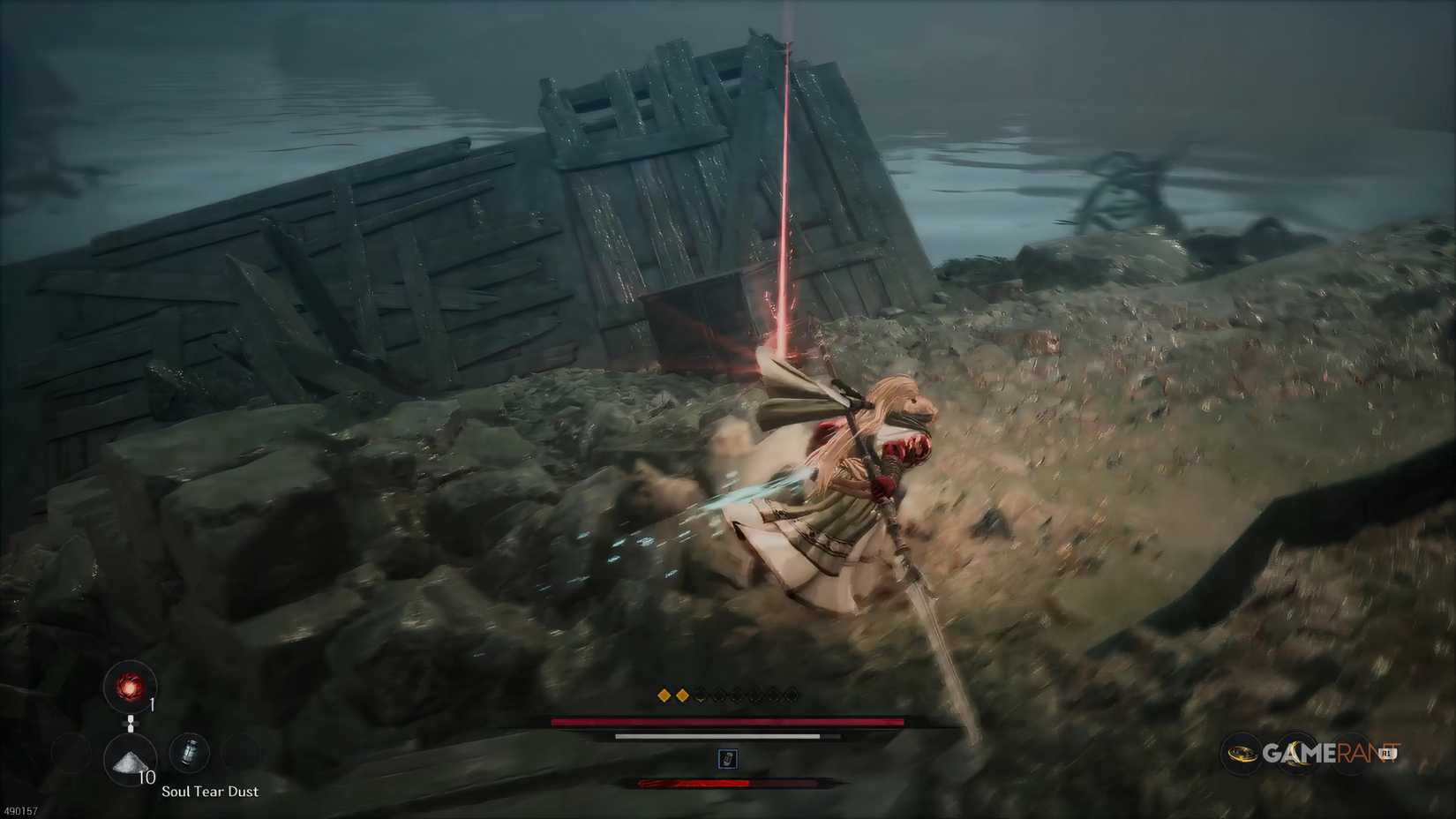Click the blue enemy item icon above boss bar
The height and width of the screenshot is (819, 1456).
click(x=728, y=758)
